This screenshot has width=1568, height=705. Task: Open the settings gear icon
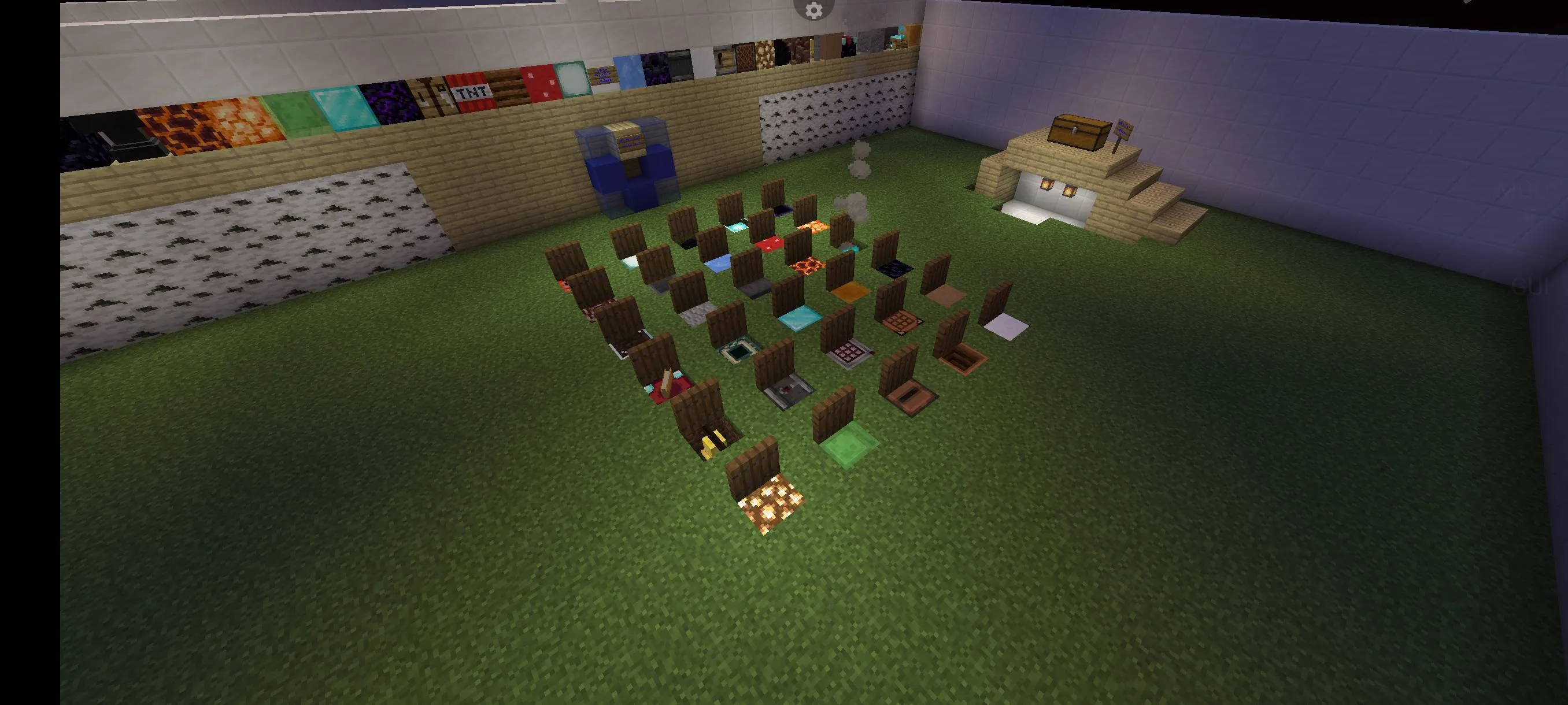tap(814, 10)
